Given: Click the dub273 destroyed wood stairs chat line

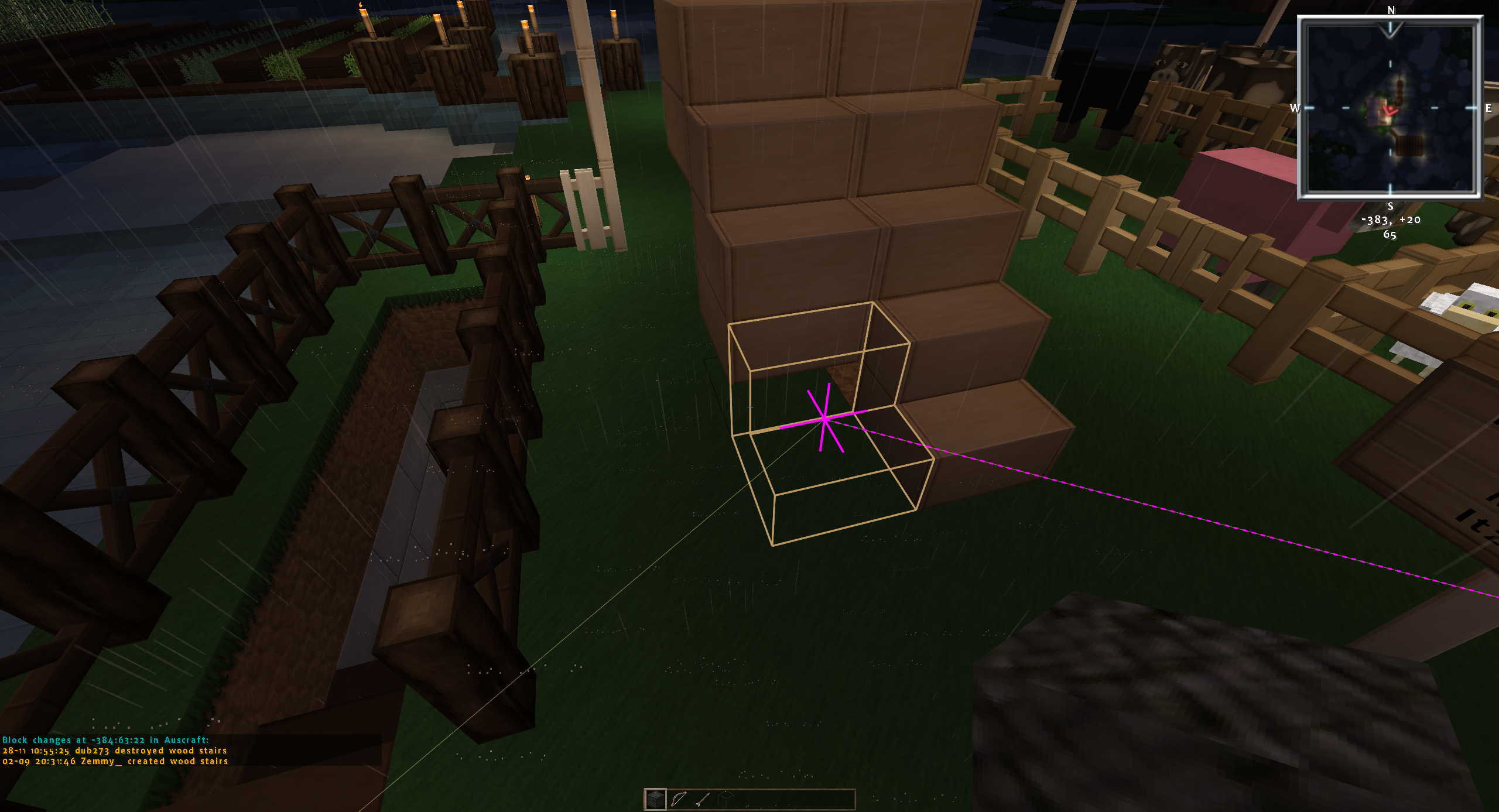Looking at the screenshot, I should click(115, 751).
